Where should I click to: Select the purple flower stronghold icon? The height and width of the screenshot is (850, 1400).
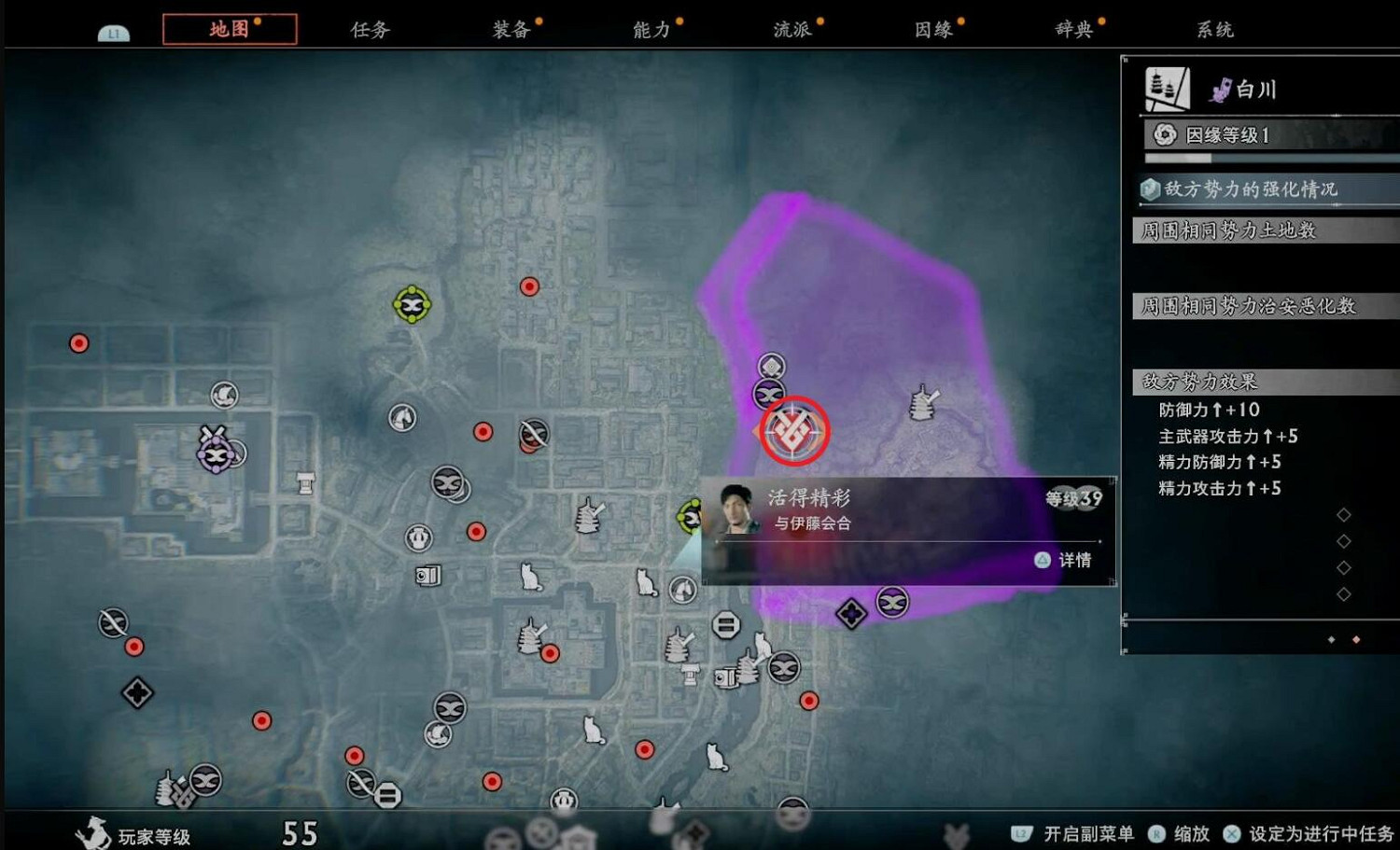[x=214, y=454]
